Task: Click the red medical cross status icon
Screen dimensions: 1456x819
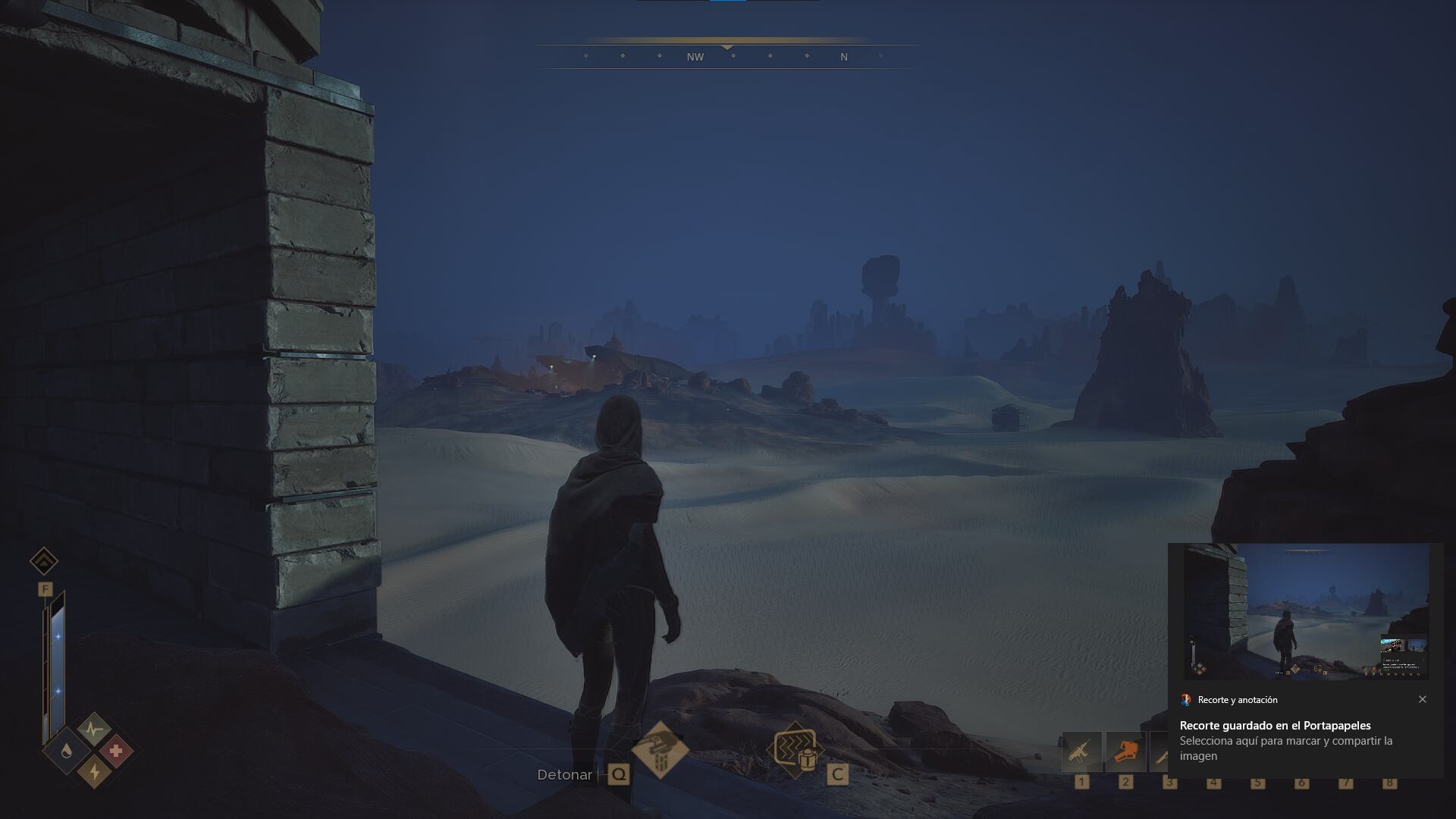Action: 116,752
